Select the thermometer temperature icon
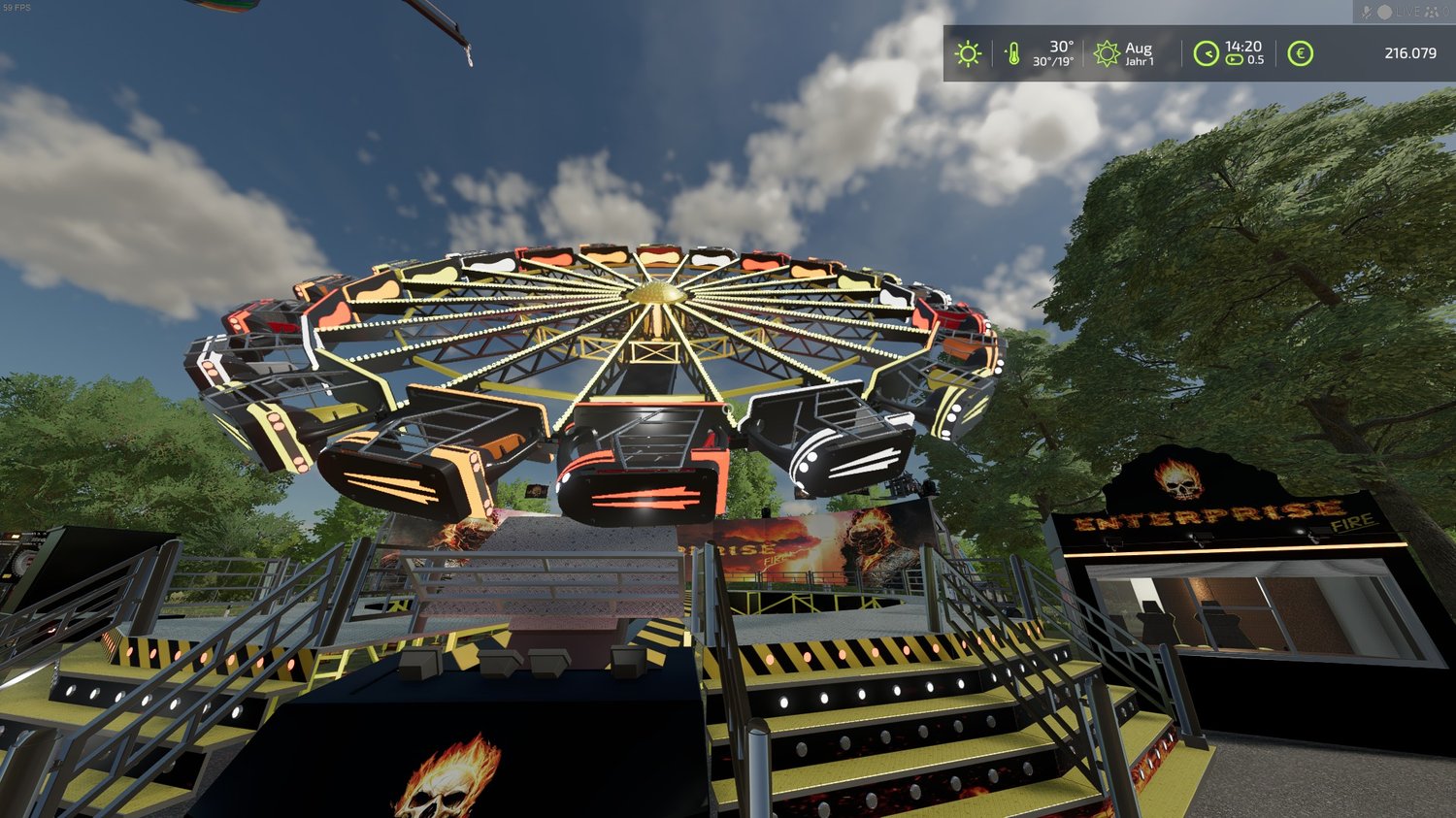1456x818 pixels. tap(1013, 53)
